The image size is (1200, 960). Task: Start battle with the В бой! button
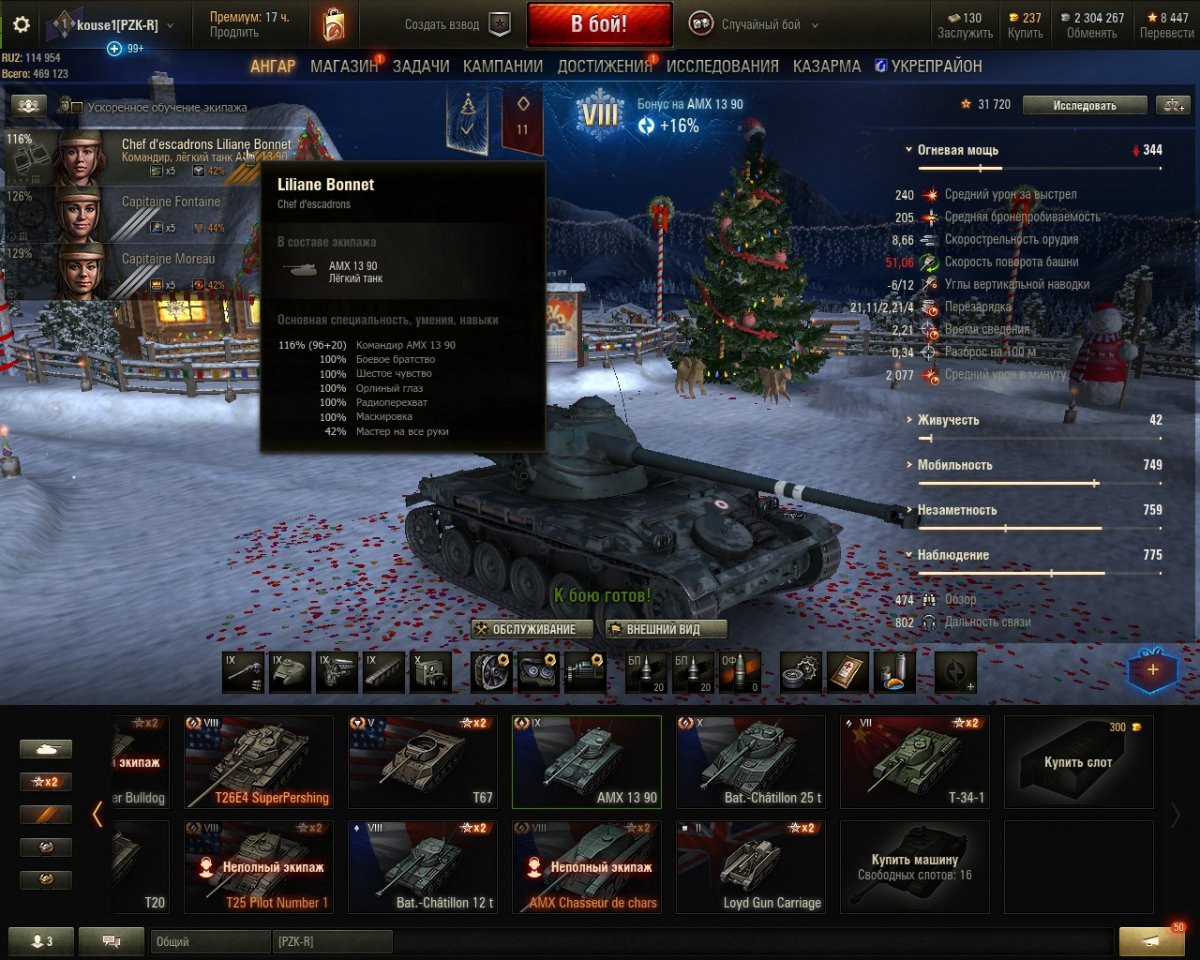tap(599, 24)
